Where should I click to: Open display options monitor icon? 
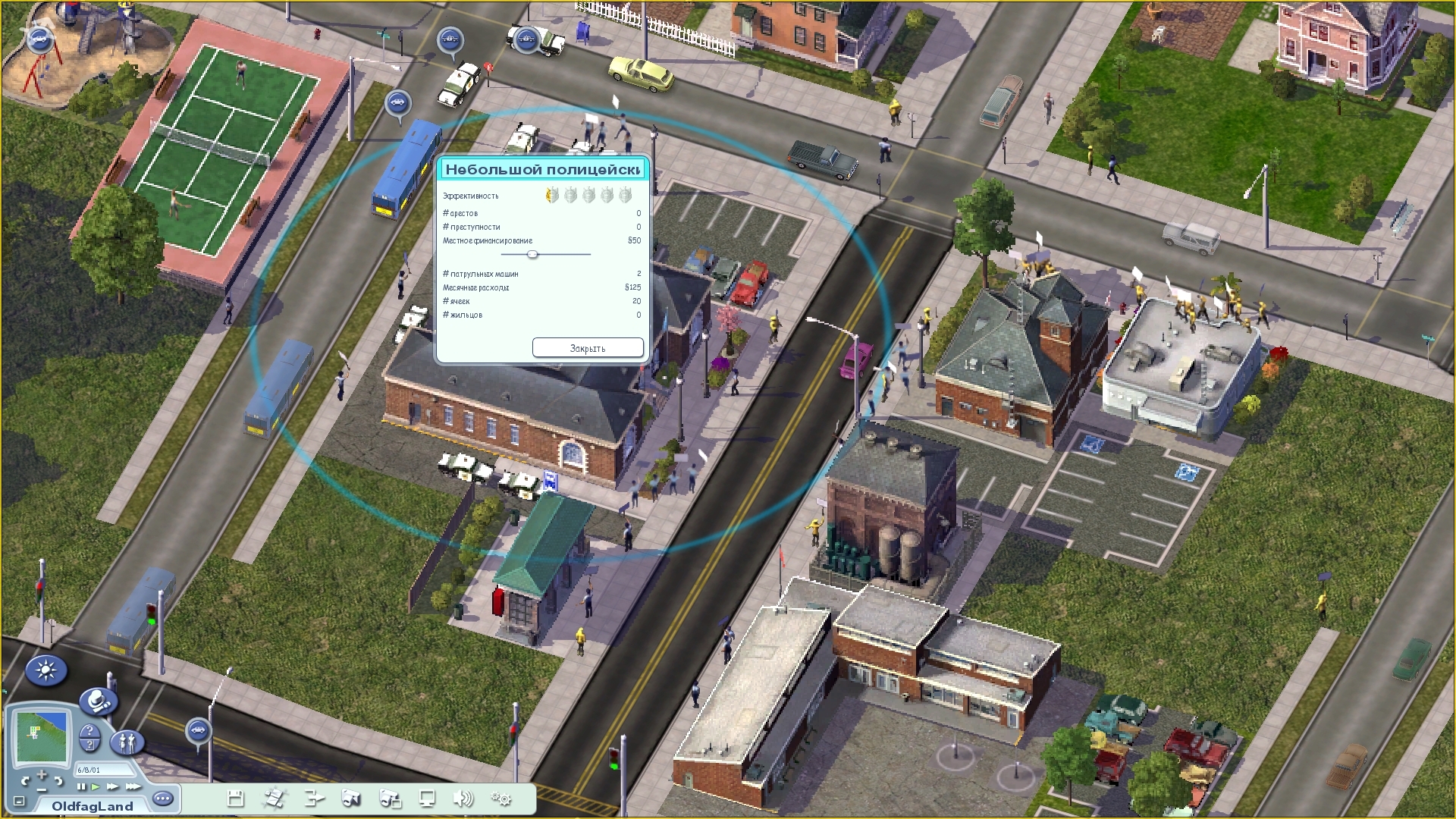pyautogui.click(x=427, y=798)
